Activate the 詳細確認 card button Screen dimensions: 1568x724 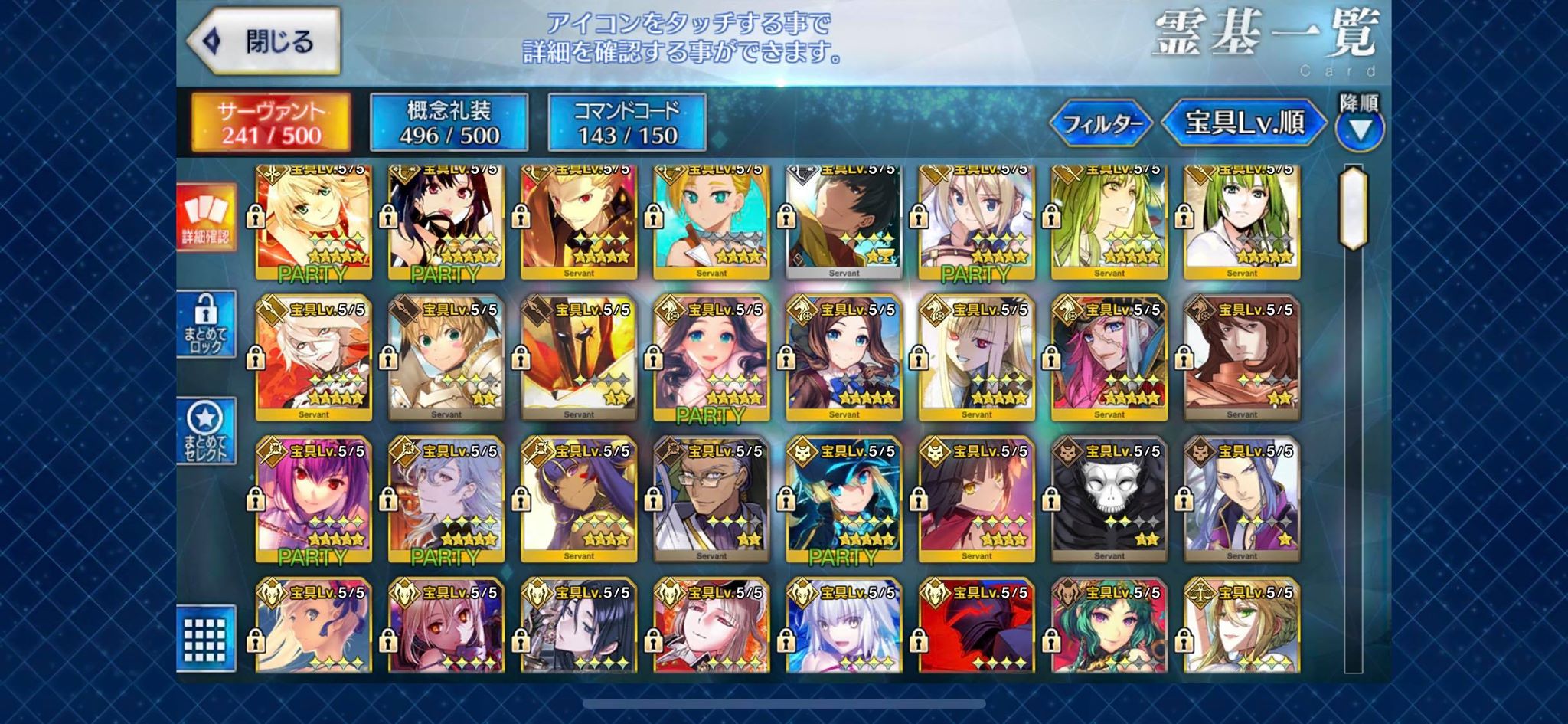pos(206,217)
